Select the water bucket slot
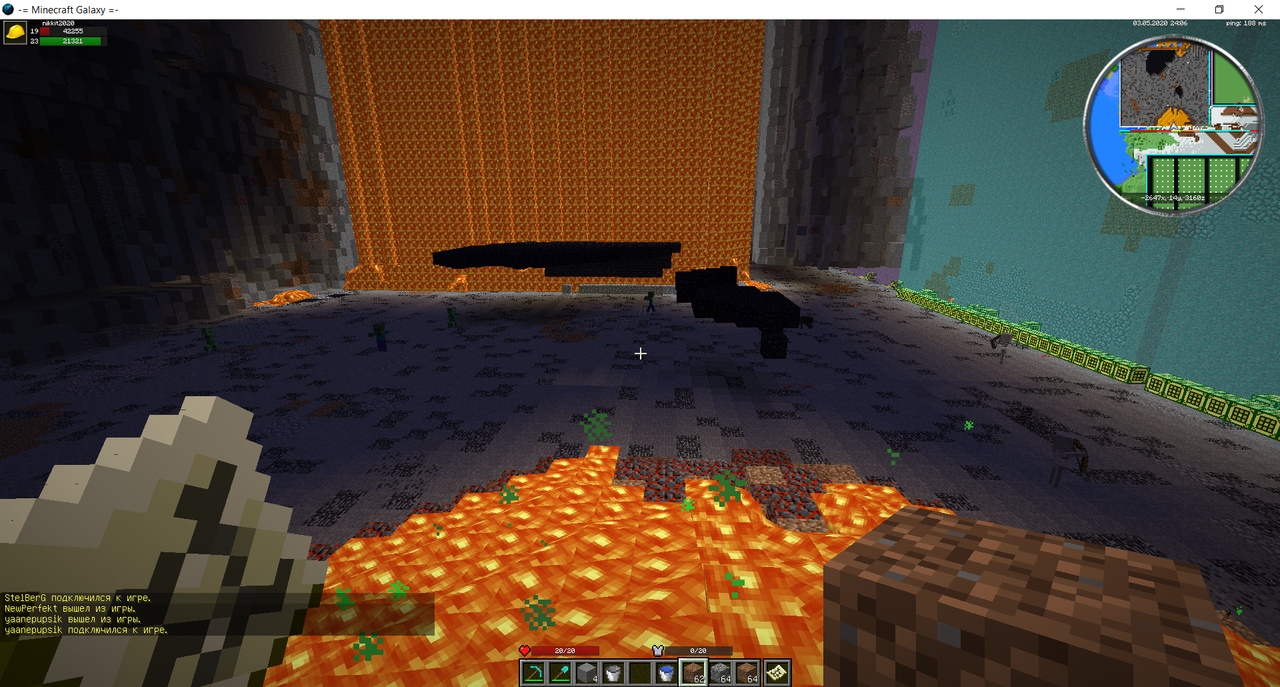The width and height of the screenshot is (1280, 687). tap(665, 673)
